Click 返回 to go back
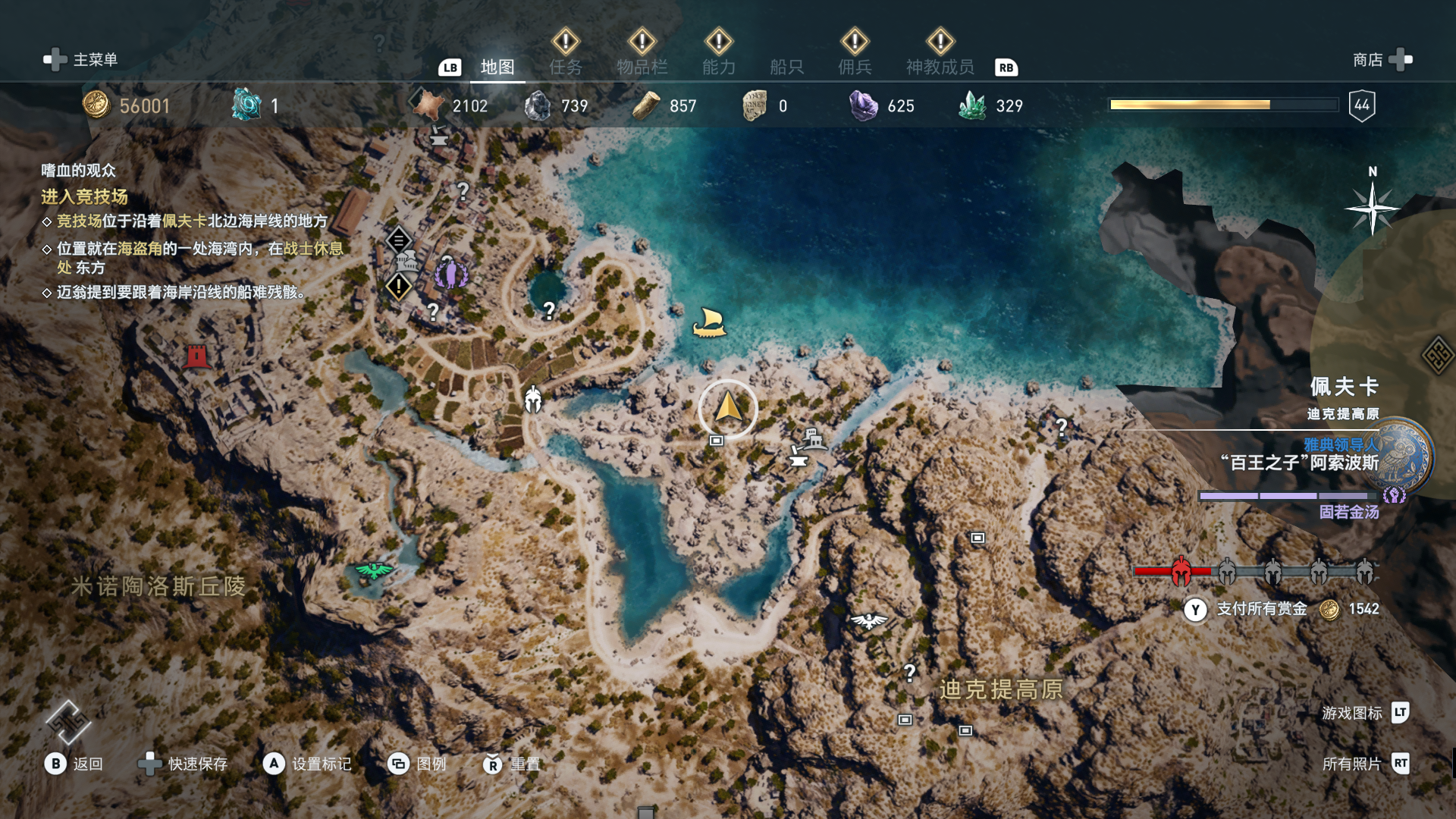Image resolution: width=1456 pixels, height=819 pixels. [74, 764]
